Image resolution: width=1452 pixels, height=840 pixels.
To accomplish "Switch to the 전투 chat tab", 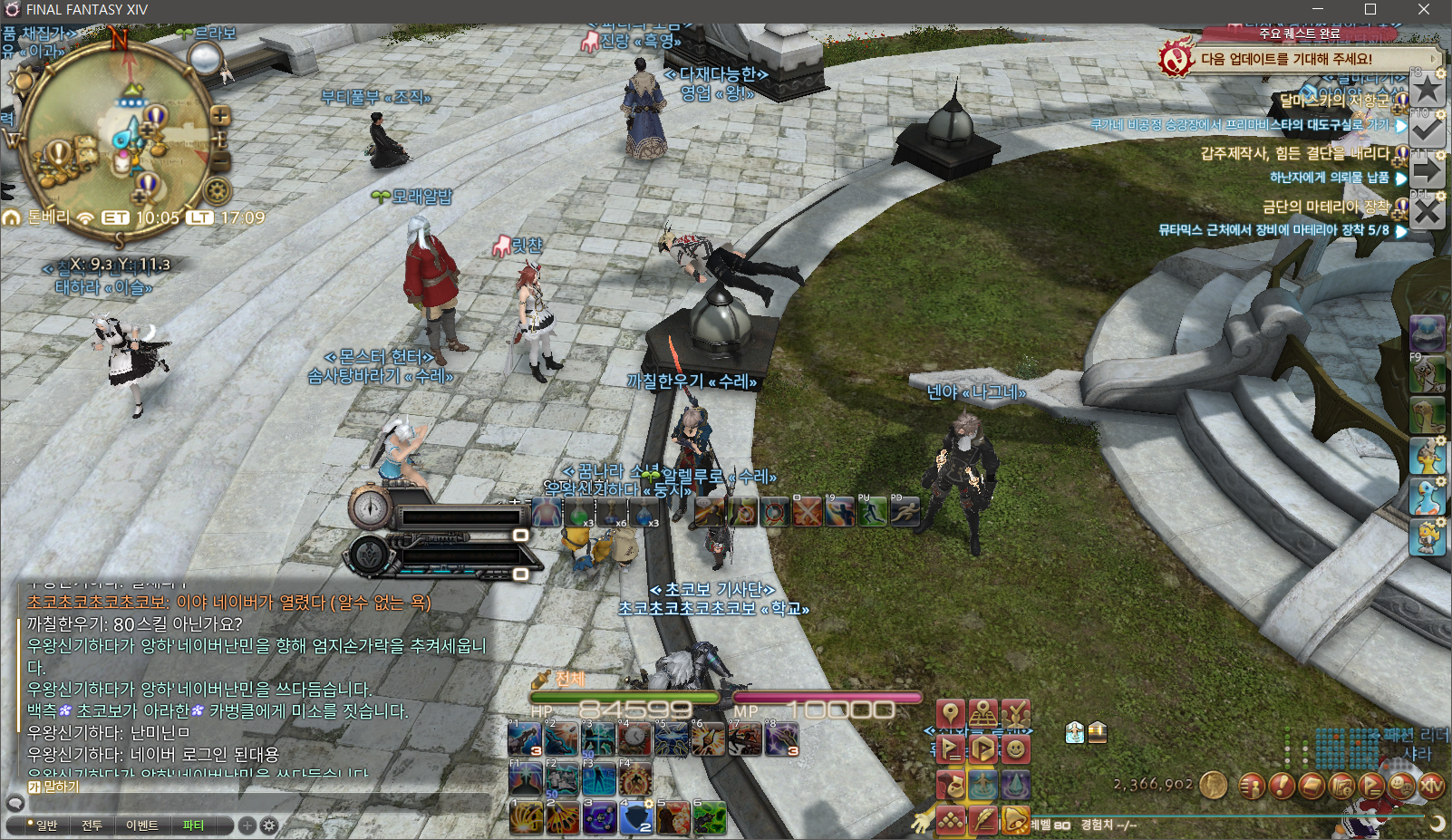I will point(92,826).
